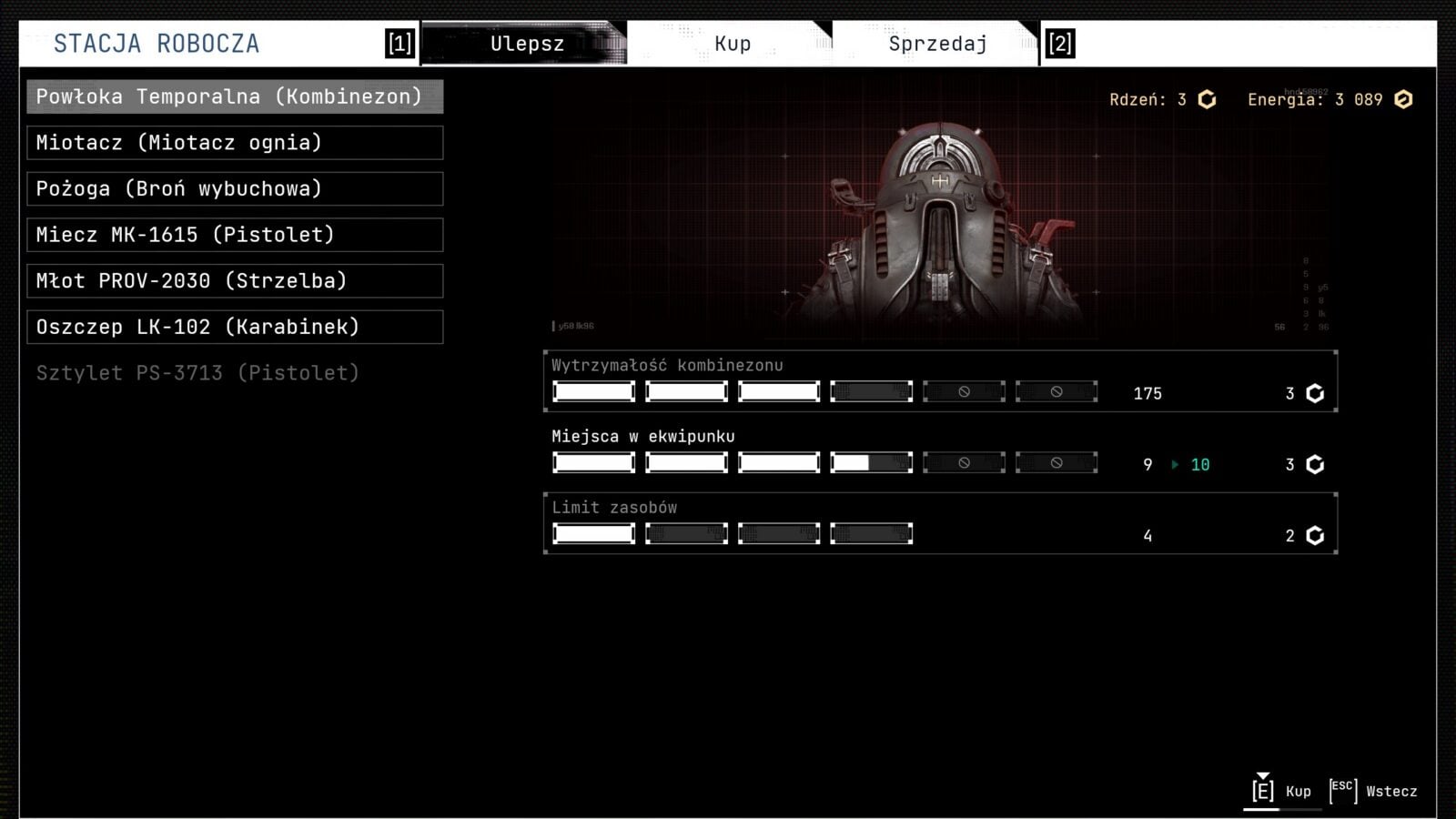
Task: Select Młot PROV-2030 (Strzelba)
Action: tap(235, 281)
